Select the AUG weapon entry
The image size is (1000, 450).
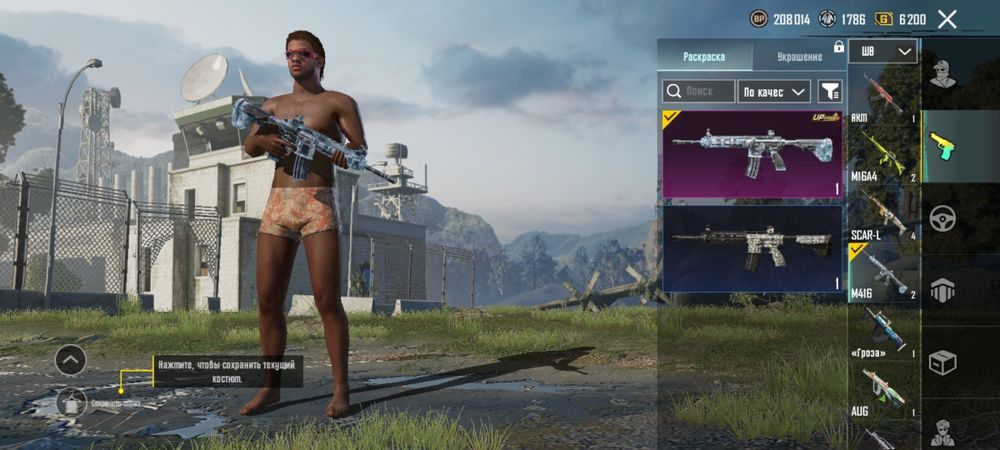[882, 390]
